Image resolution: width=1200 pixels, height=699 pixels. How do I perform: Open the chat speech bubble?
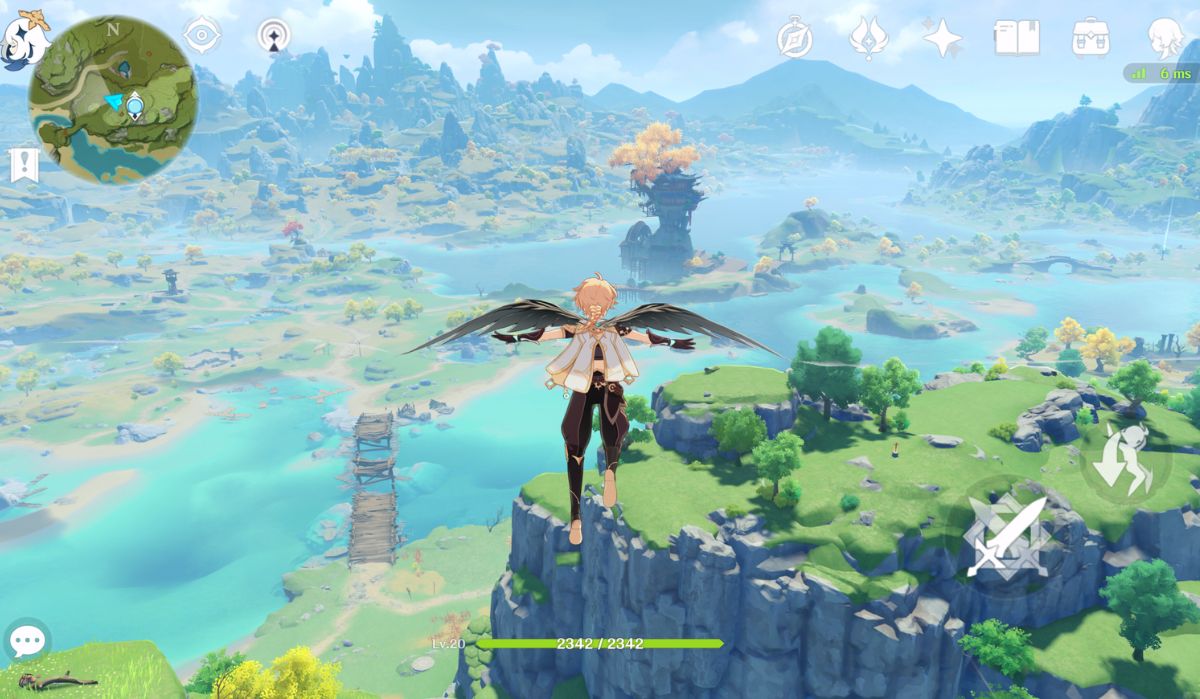click(x=27, y=640)
